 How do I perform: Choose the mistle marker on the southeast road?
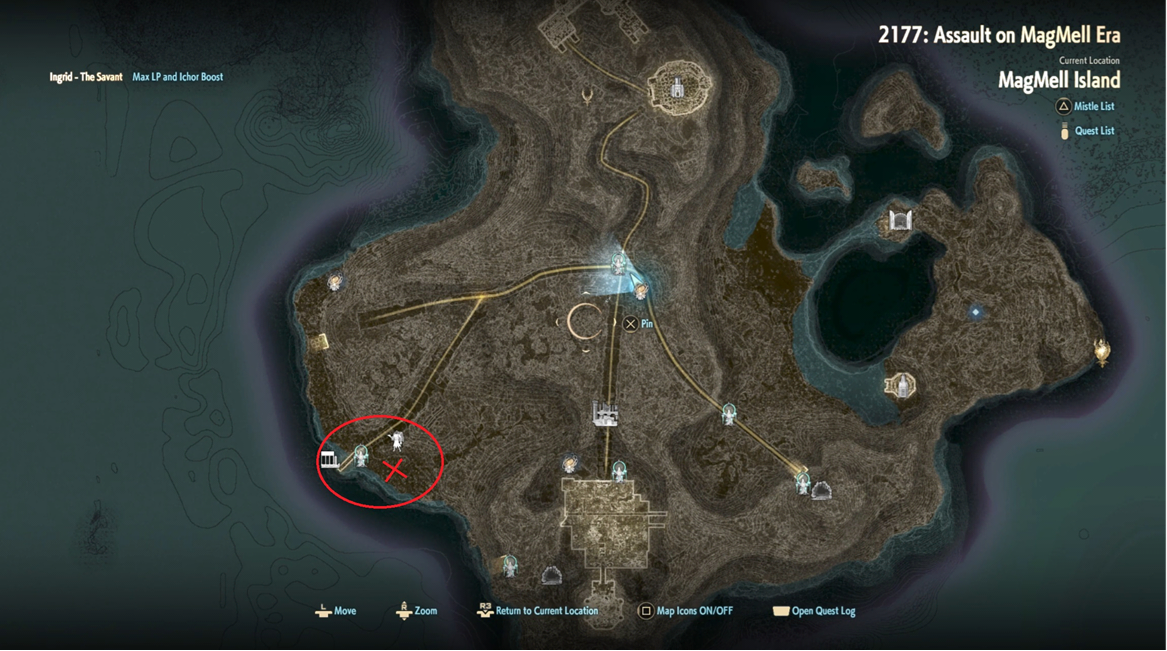coord(729,413)
